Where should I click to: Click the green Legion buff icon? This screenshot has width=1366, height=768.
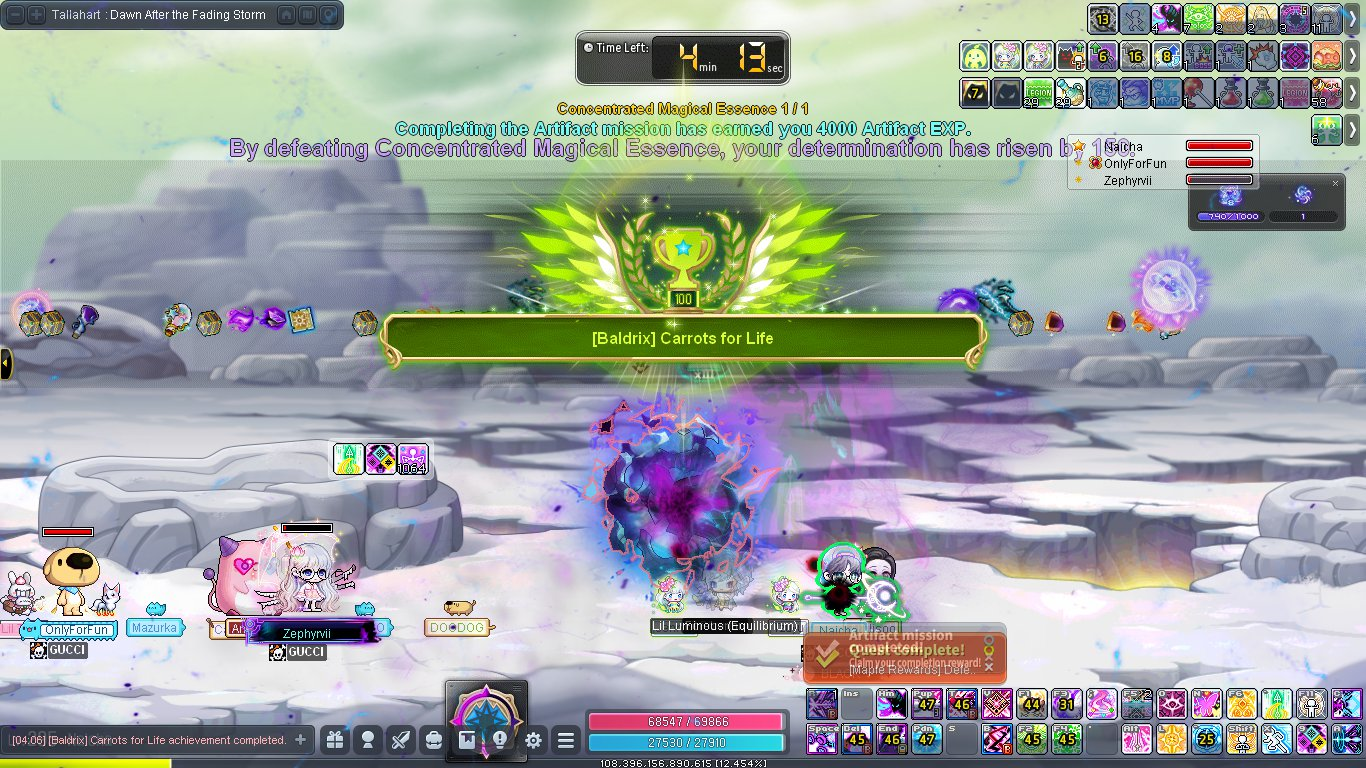coord(1038,93)
